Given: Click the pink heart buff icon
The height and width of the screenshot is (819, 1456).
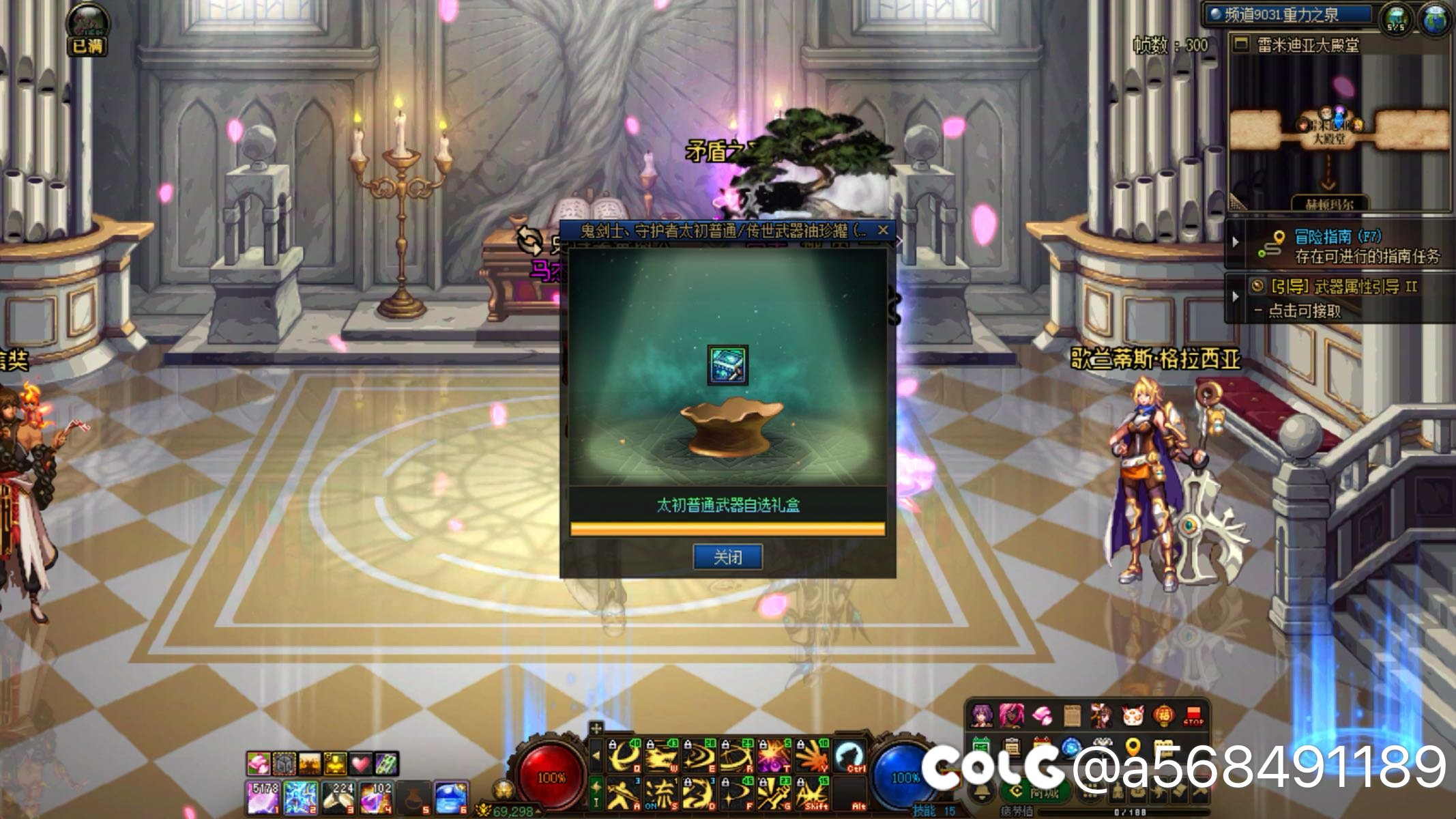Looking at the screenshot, I should coord(360,763).
